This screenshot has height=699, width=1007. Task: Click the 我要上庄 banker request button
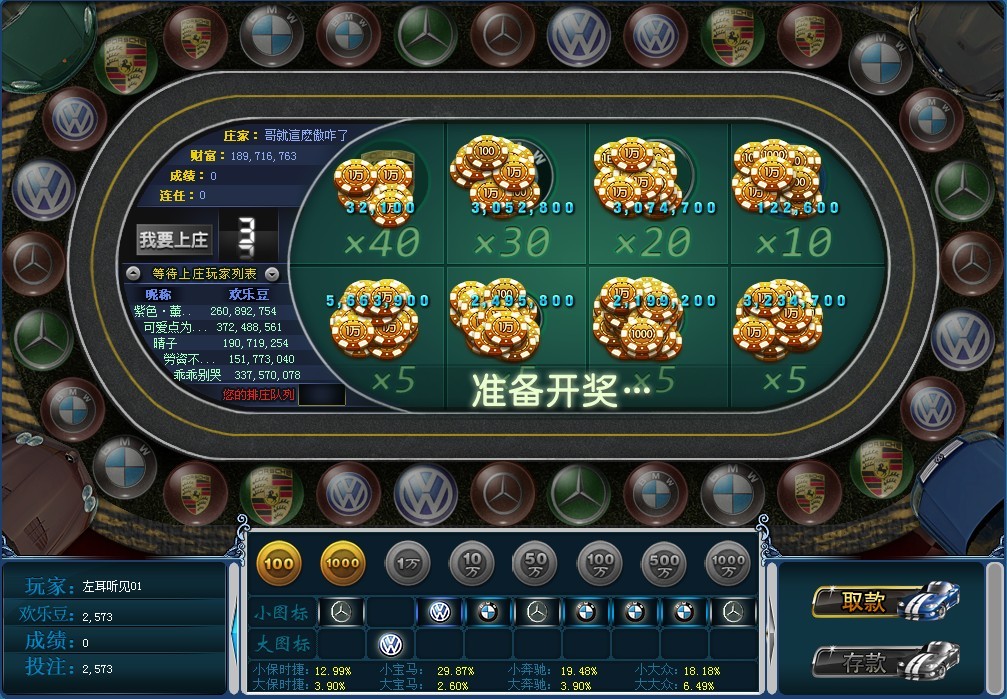(x=173, y=239)
